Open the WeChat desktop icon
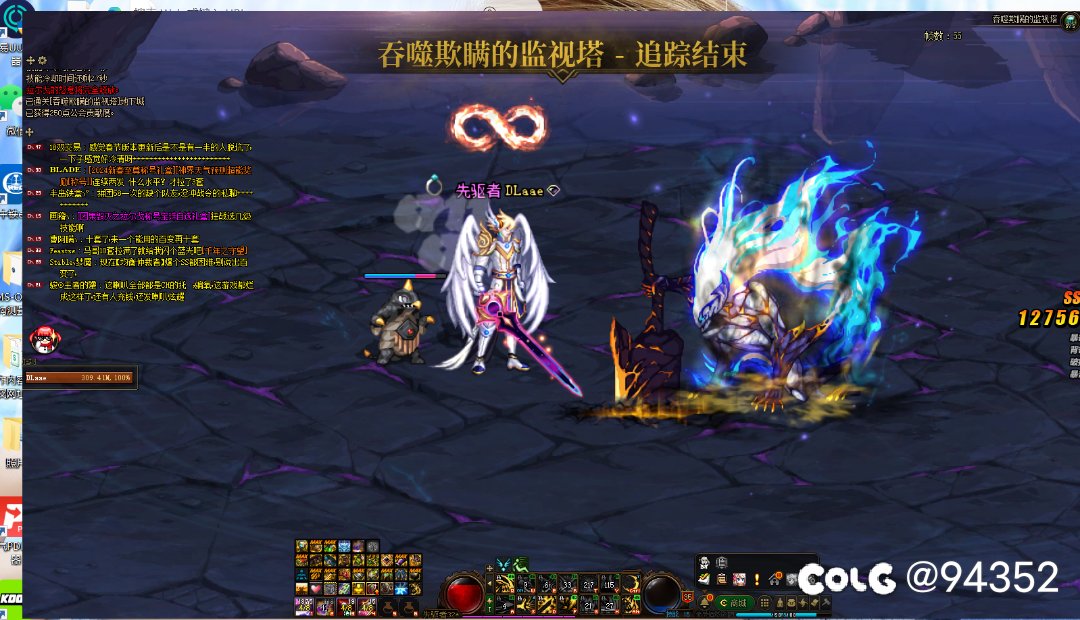The image size is (1080, 620). (x=12, y=98)
